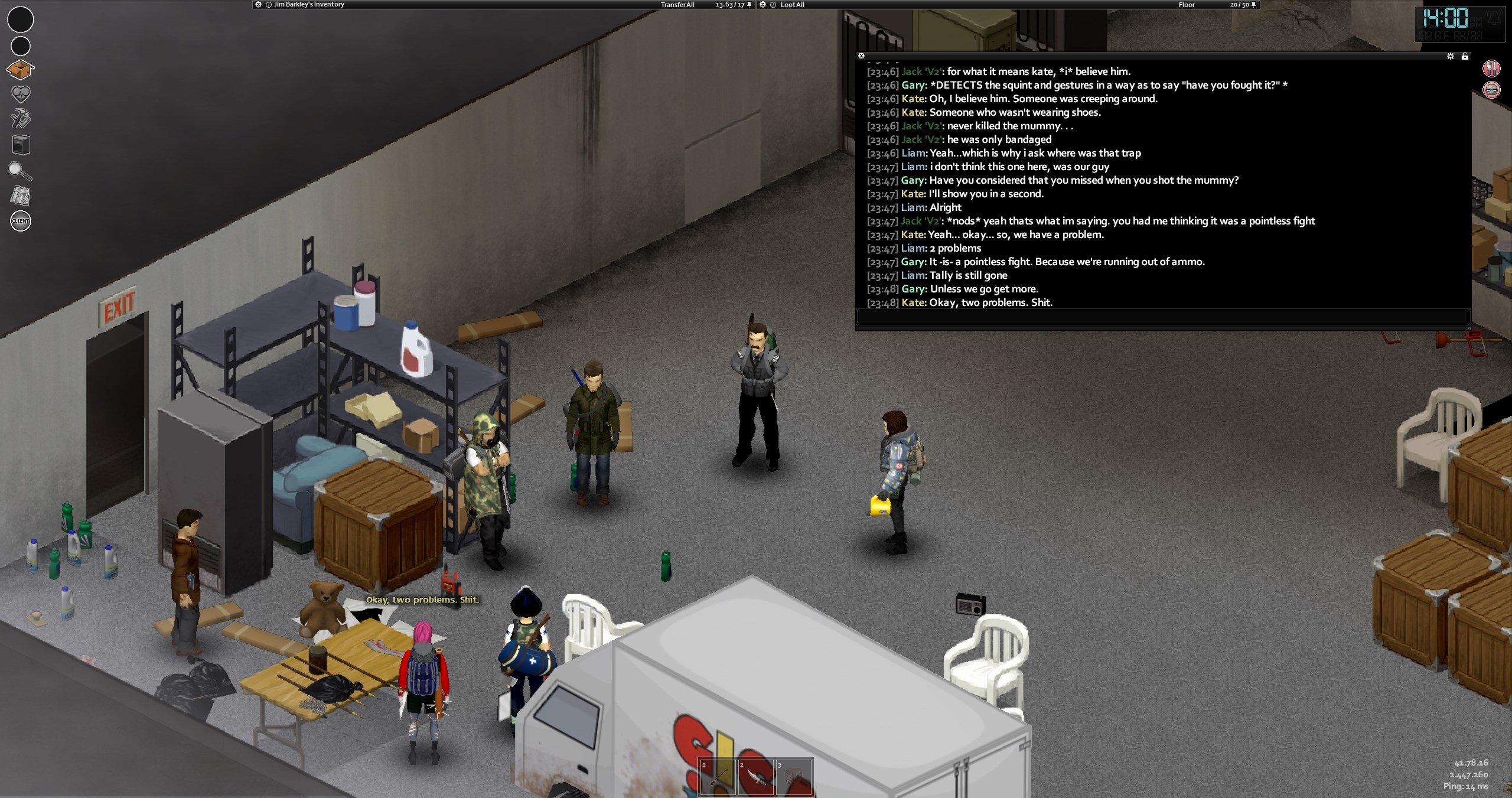
Task: Select the knife in hotbar slot 2
Action: tap(756, 777)
